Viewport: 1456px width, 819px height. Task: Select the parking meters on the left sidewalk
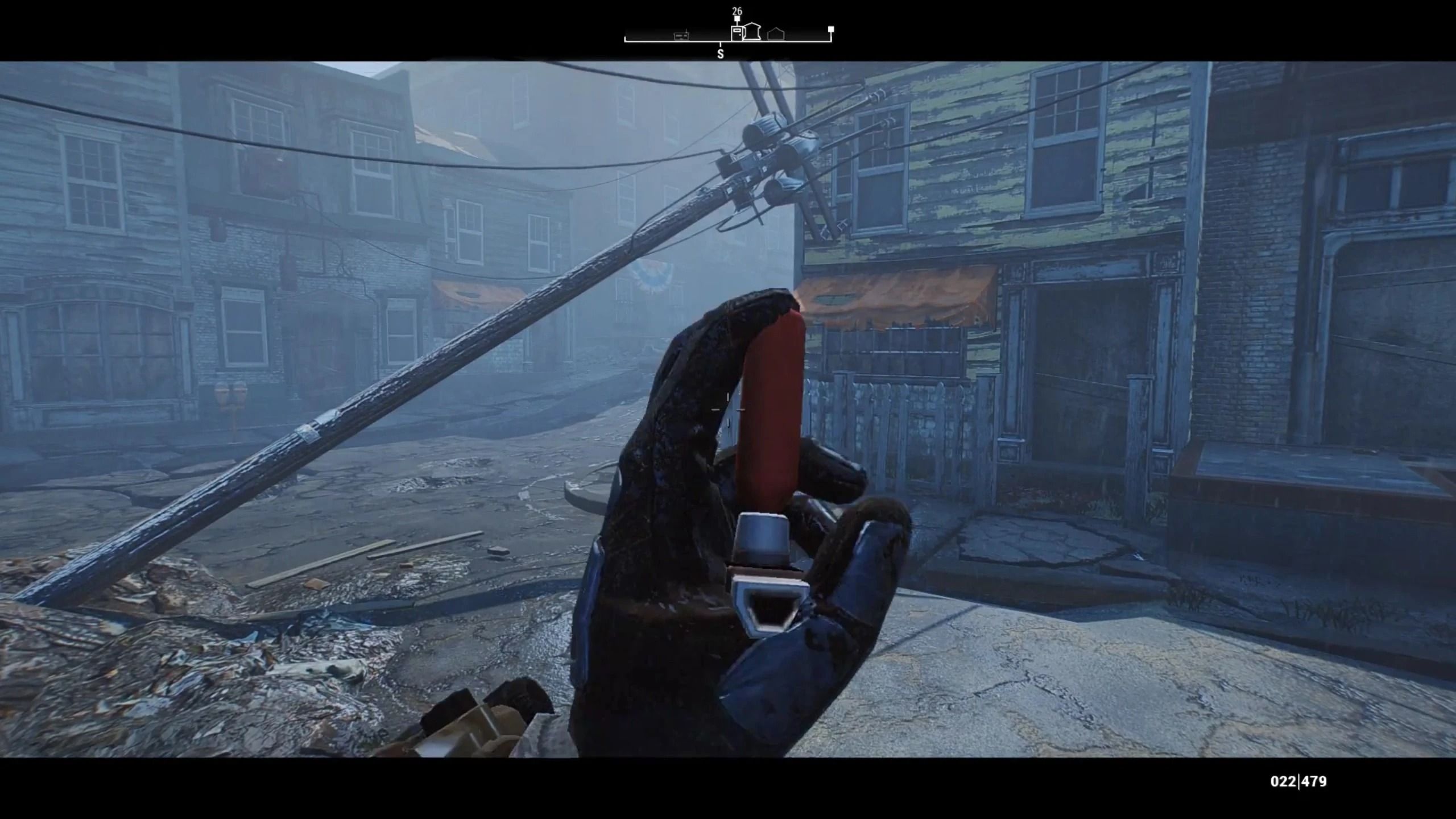230,392
